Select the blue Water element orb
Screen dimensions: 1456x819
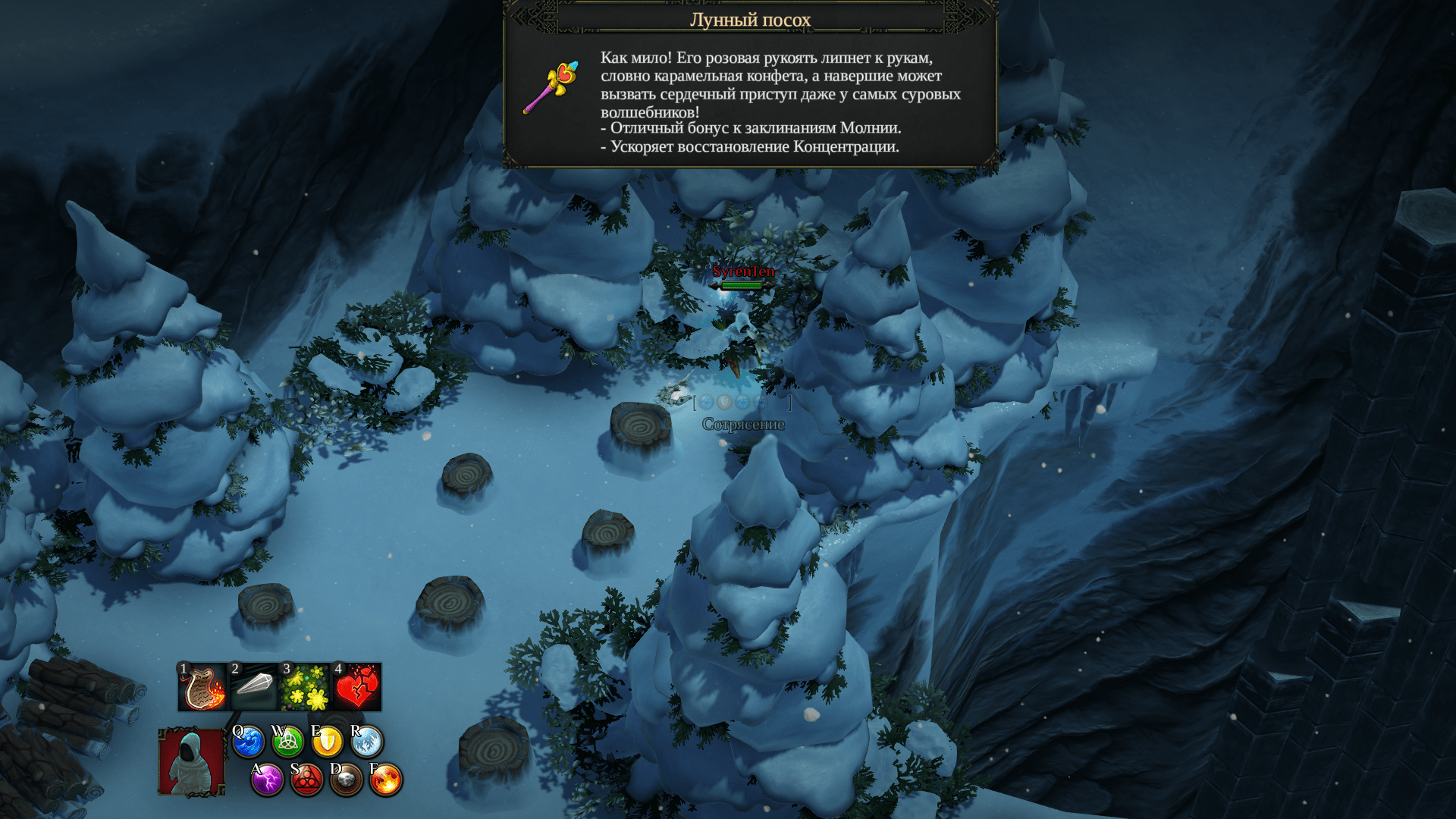pyautogui.click(x=248, y=742)
